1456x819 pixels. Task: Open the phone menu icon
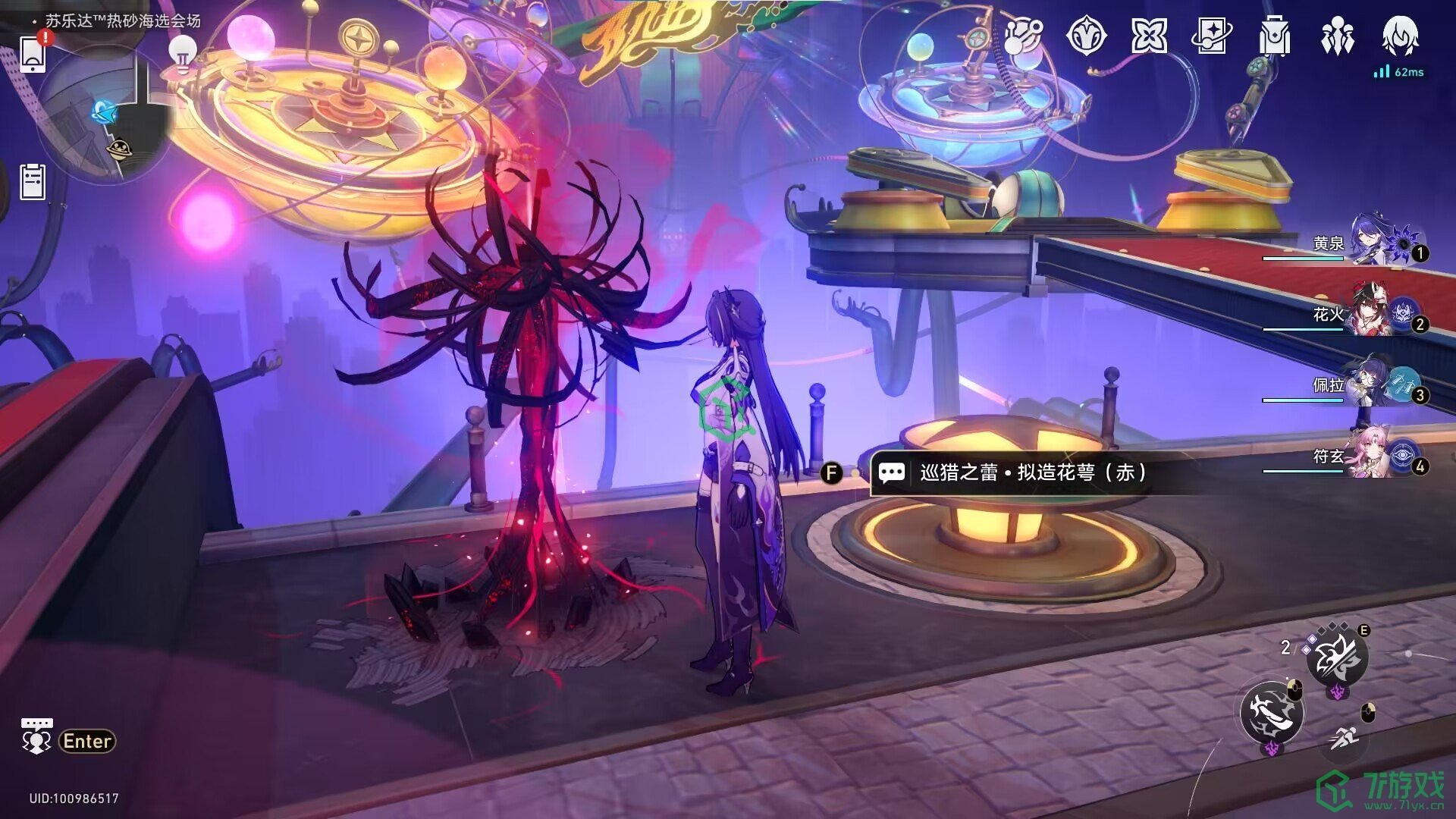[33, 55]
